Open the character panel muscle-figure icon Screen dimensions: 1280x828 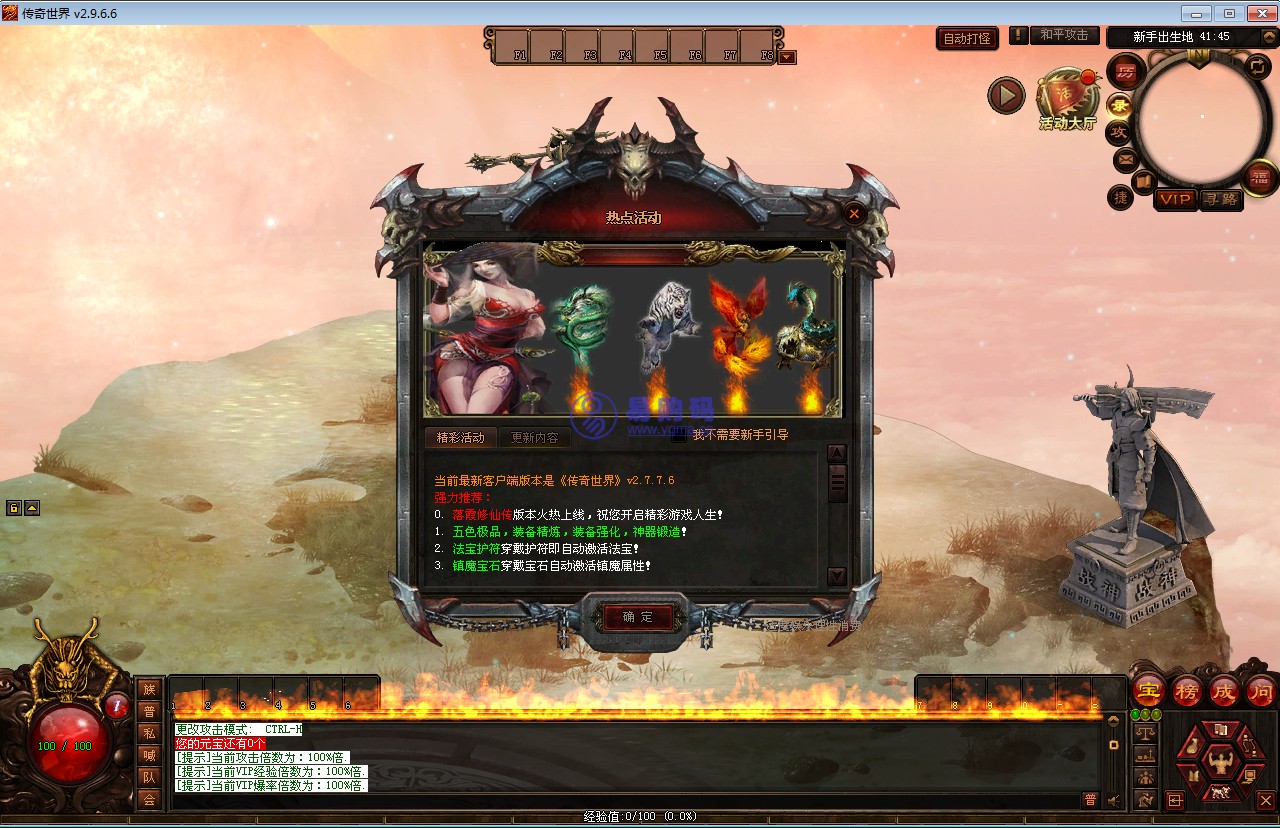pos(1220,763)
